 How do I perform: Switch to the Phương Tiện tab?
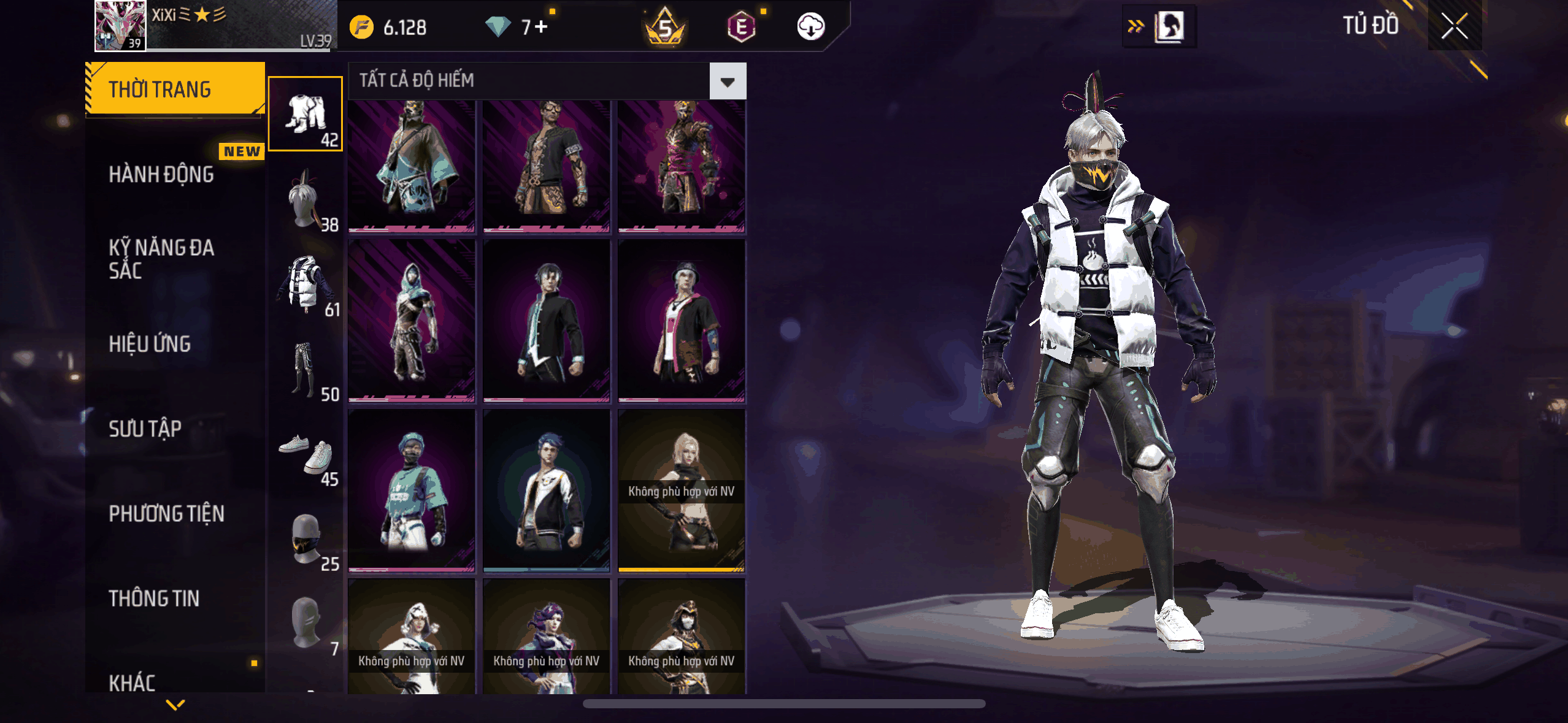166,513
